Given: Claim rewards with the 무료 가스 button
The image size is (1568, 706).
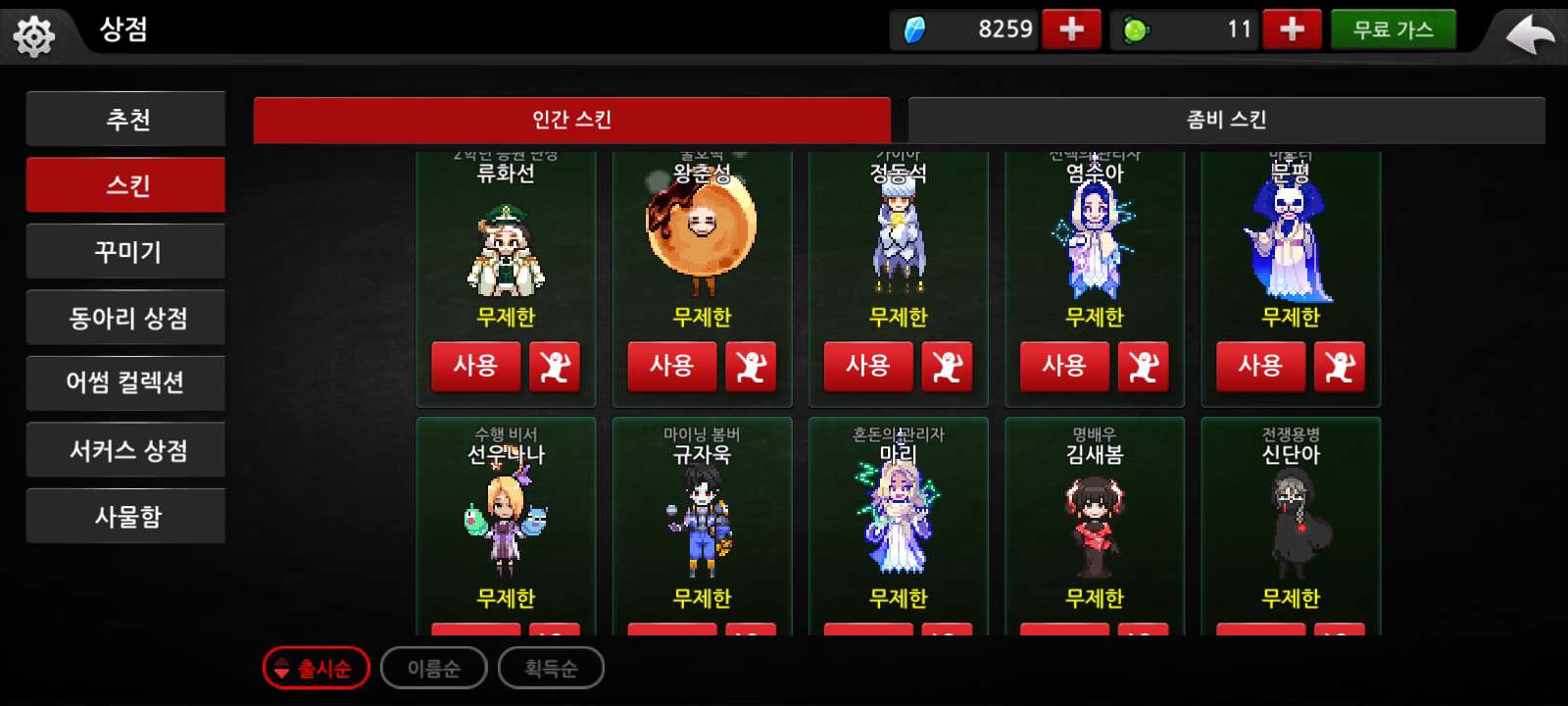Looking at the screenshot, I should pos(1394,28).
